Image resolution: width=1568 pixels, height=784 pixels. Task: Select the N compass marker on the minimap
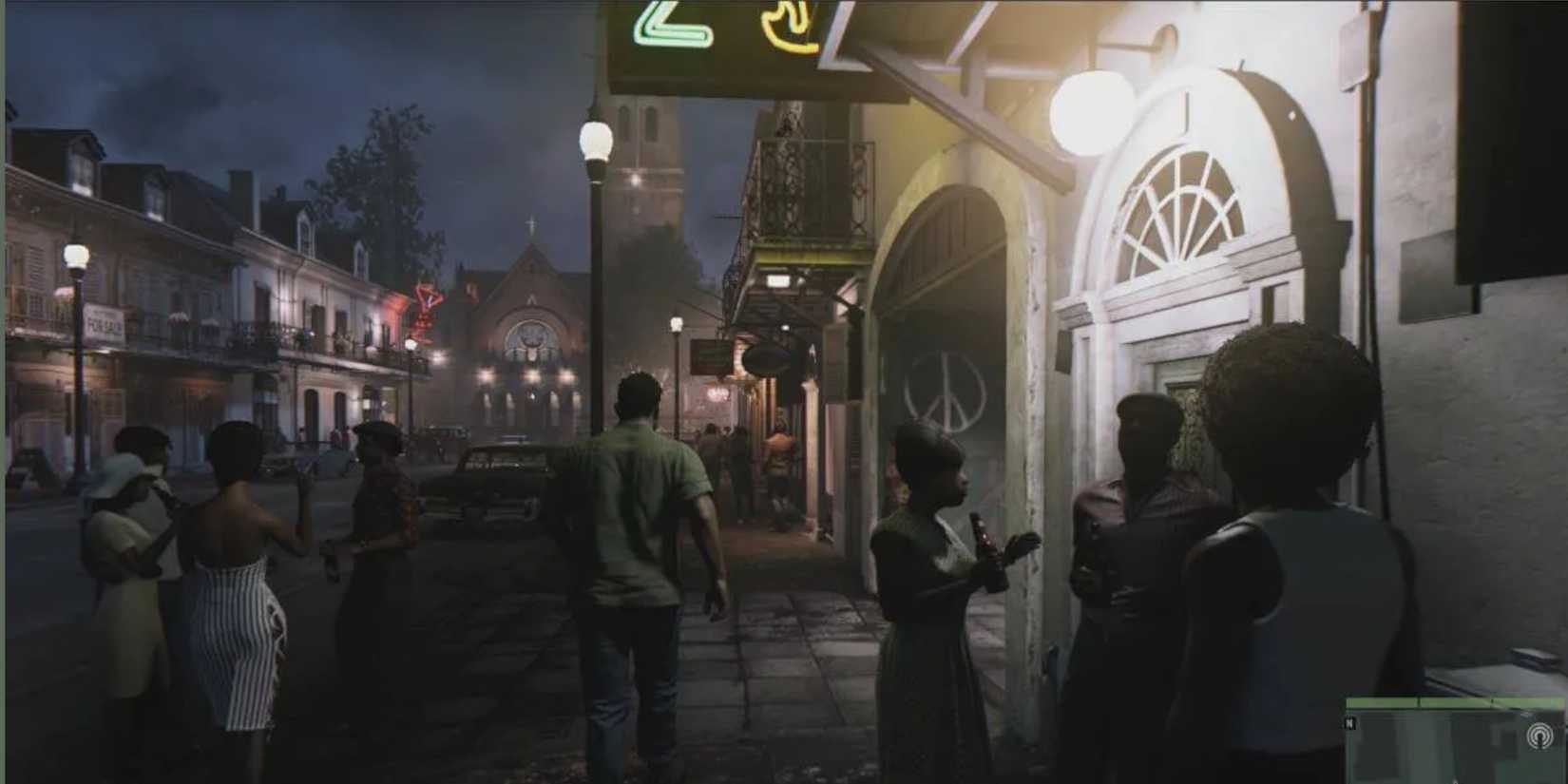1349,722
